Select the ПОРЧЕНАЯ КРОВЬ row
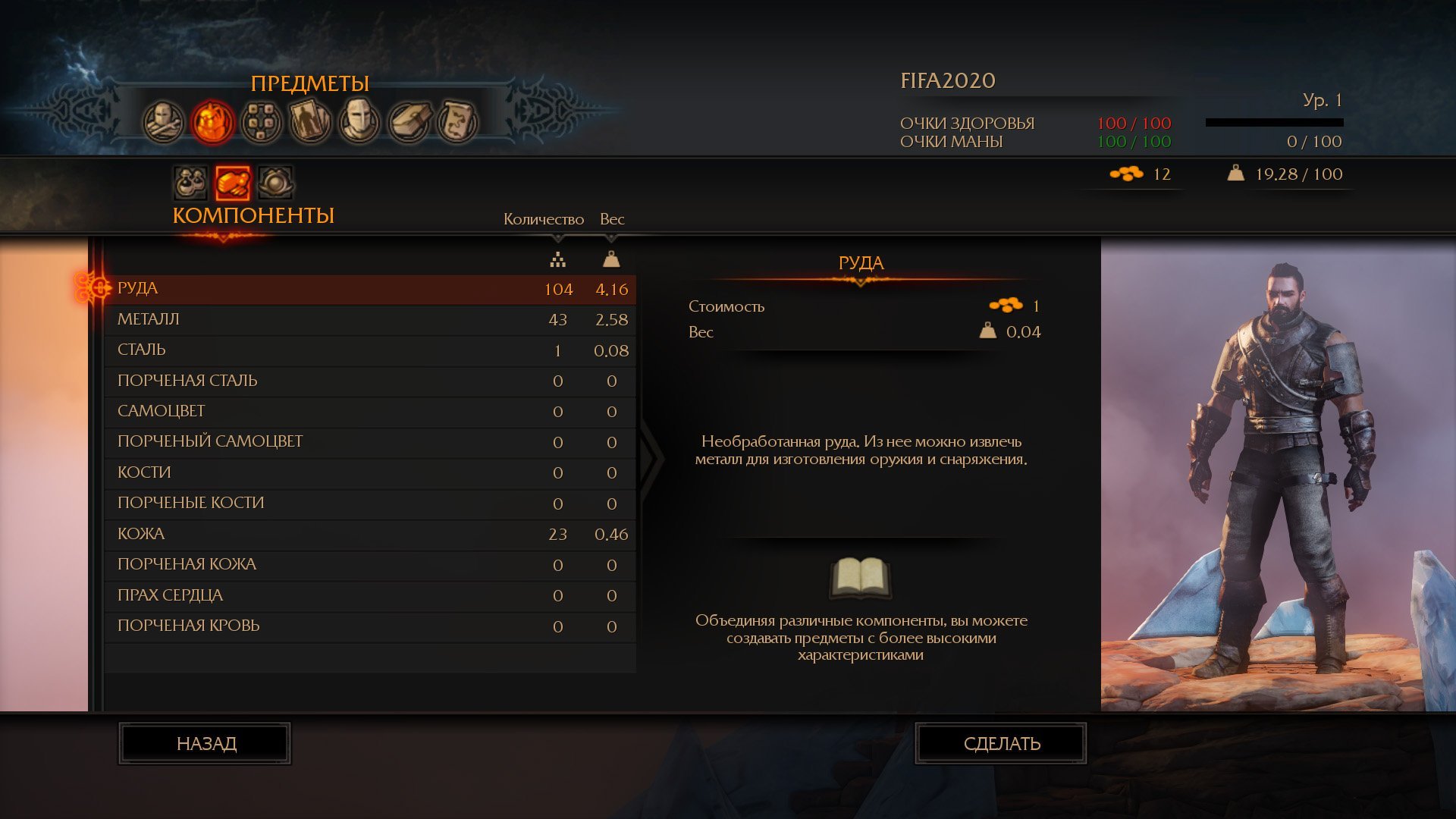The height and width of the screenshot is (819, 1456). point(369,626)
